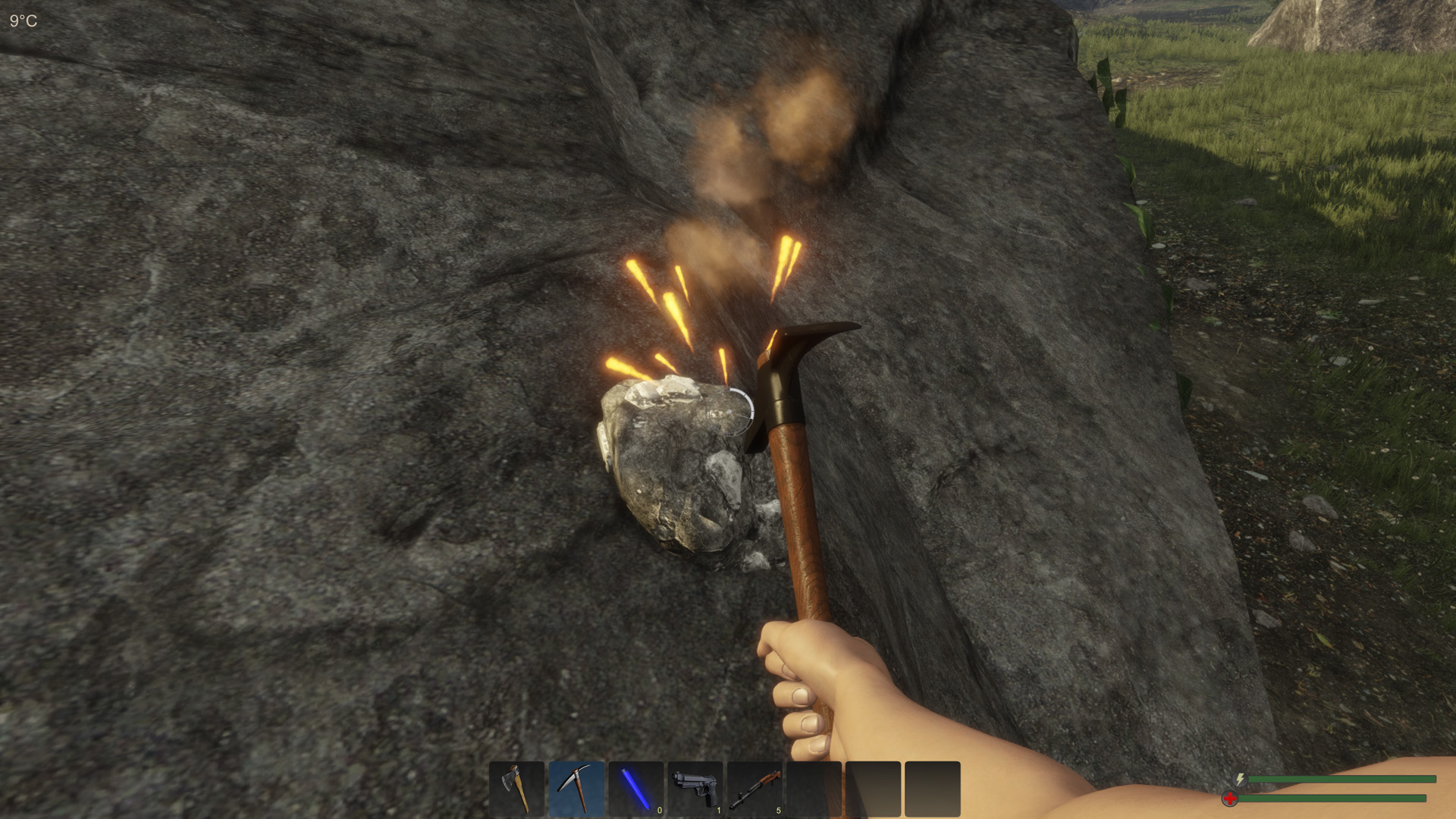The height and width of the screenshot is (819, 1456).
Task: Click the ammo count on the rifle slot
Action: (777, 810)
